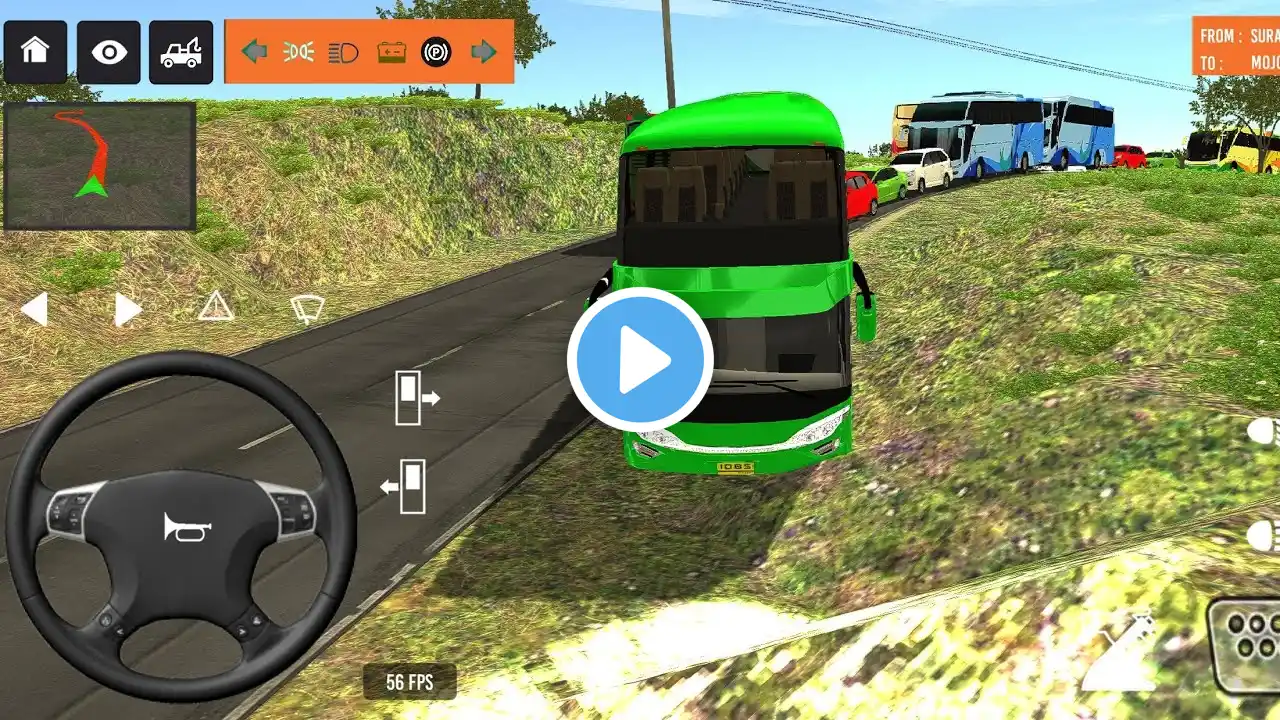This screenshot has width=1280, height=720.
Task: Turn on the headlight beam icon
Action: click(x=343, y=52)
